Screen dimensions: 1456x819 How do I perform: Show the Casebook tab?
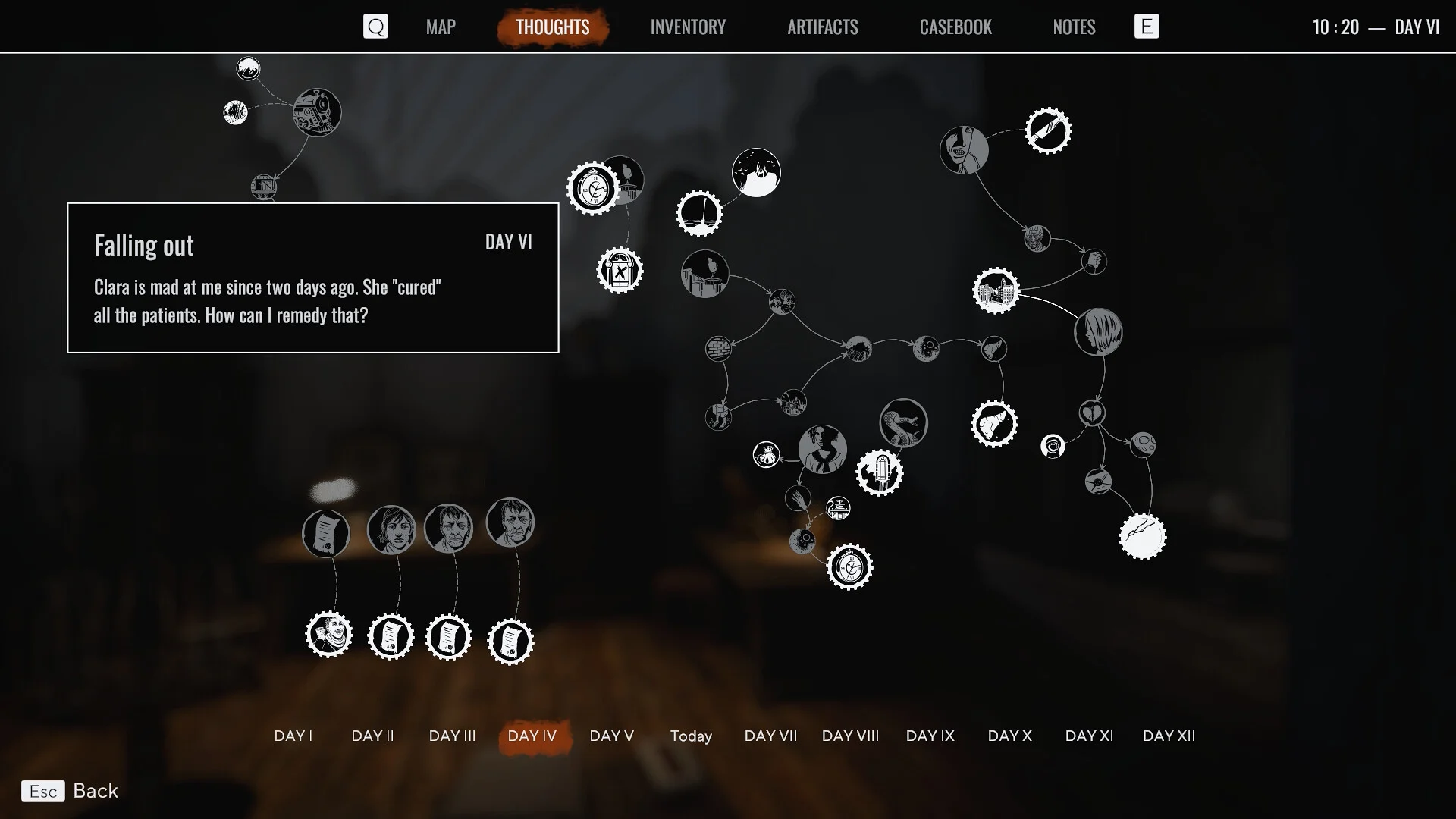pyautogui.click(x=955, y=27)
